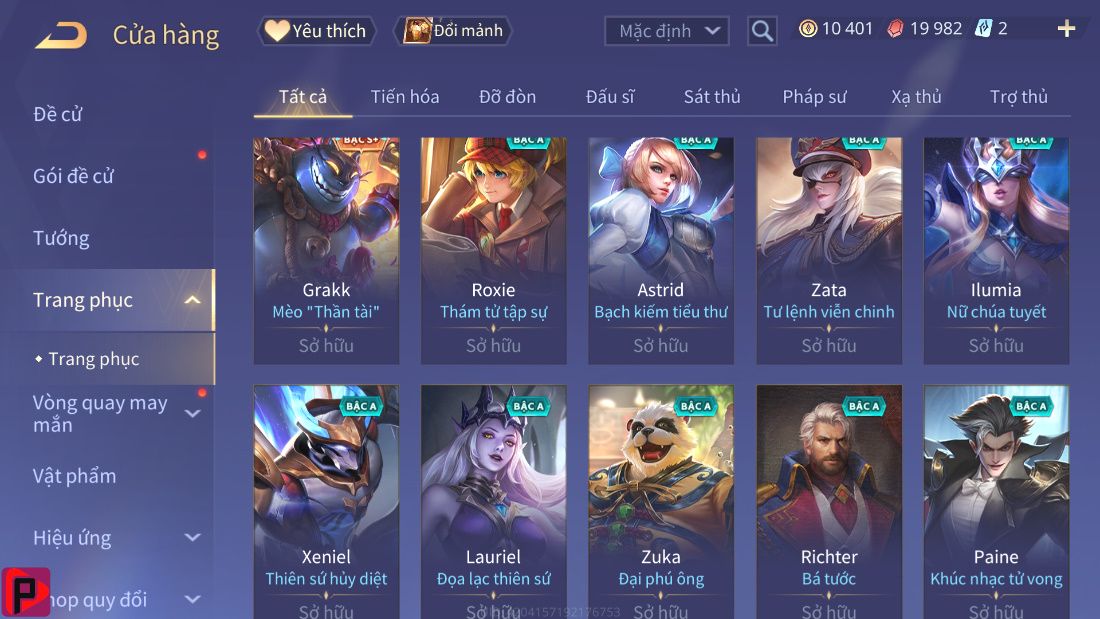Click the magnifying glass search button
This screenshot has height=619, width=1100.
(762, 31)
